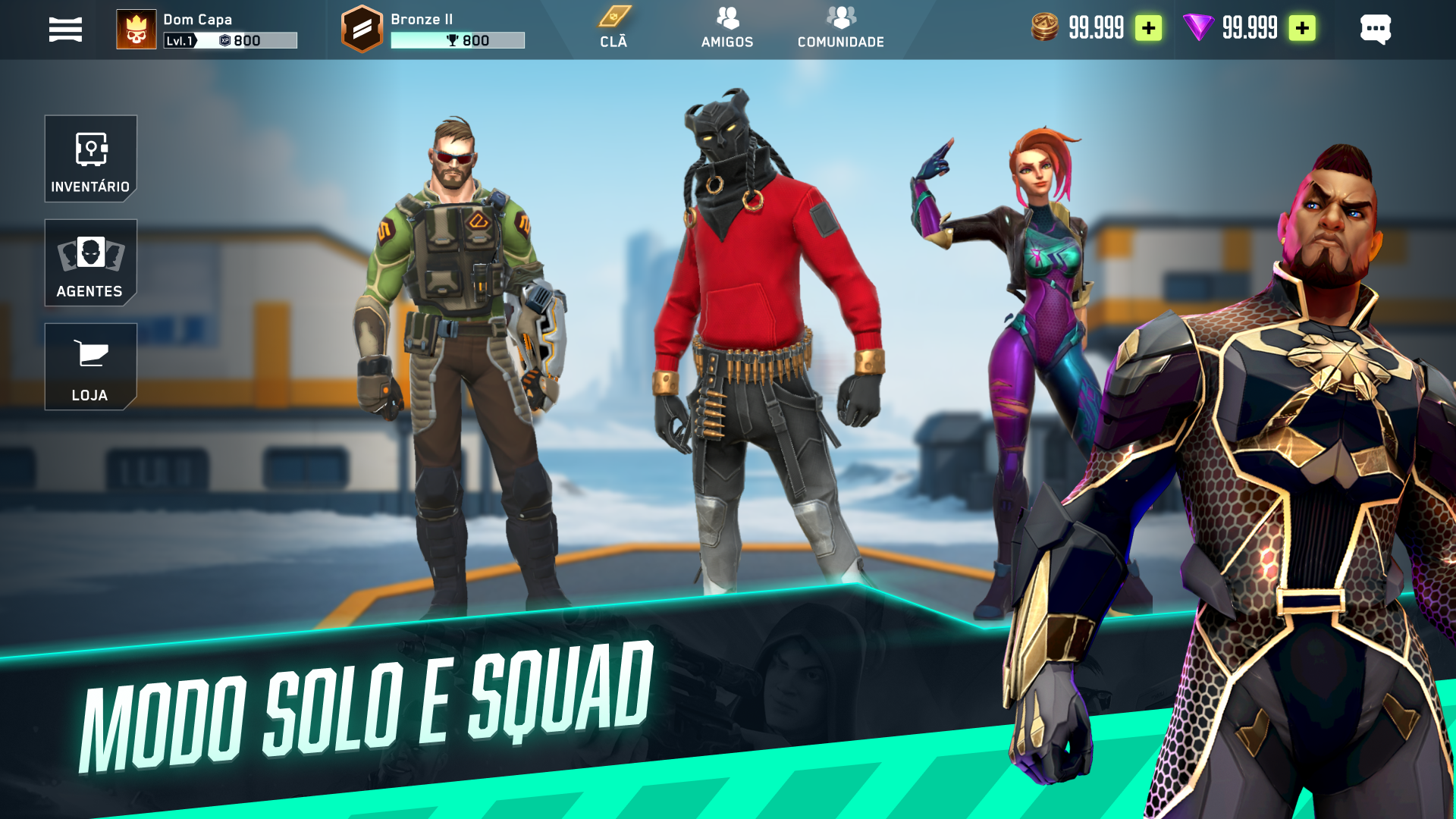Open the hamburger menu
The image size is (1456, 819).
pyautogui.click(x=64, y=29)
